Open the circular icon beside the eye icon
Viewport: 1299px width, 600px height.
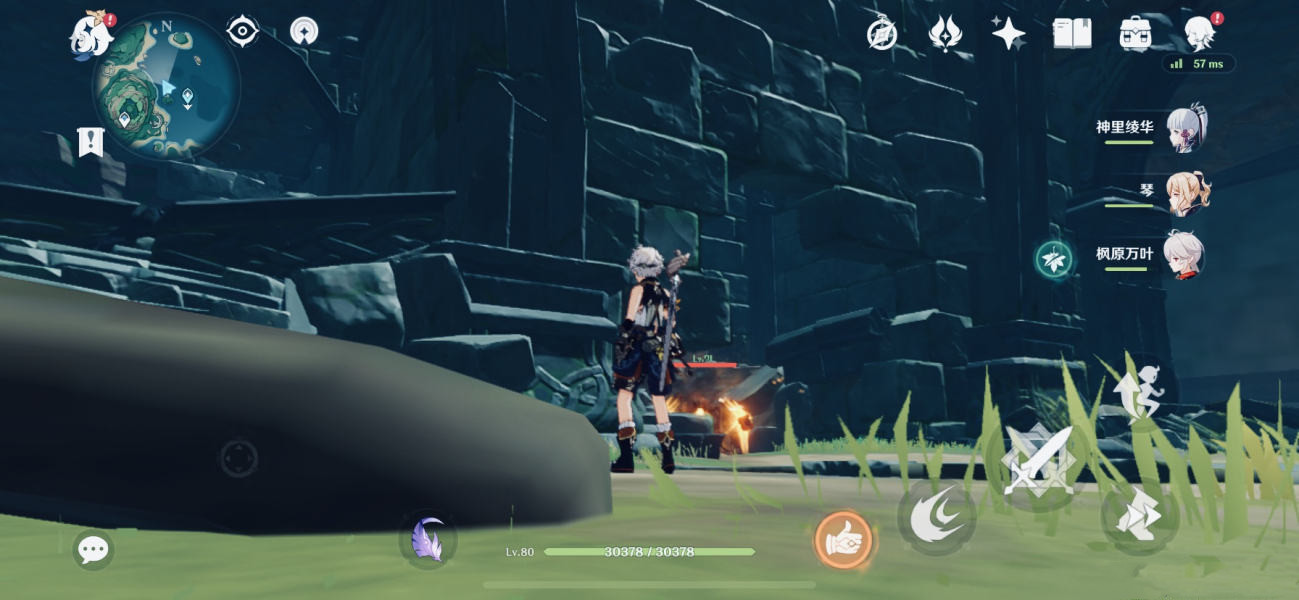(x=304, y=32)
